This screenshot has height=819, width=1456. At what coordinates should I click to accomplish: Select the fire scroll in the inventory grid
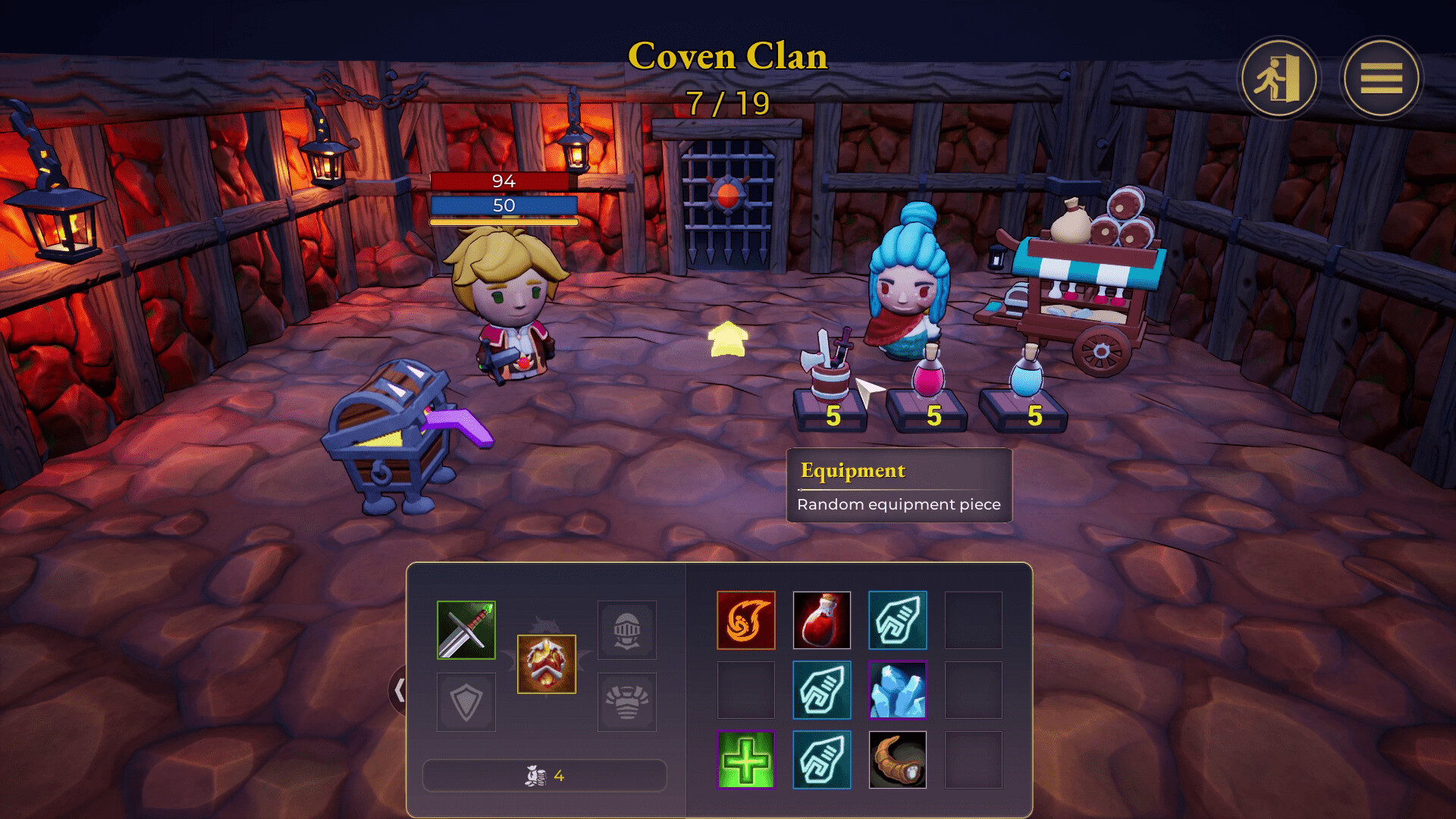tap(746, 620)
